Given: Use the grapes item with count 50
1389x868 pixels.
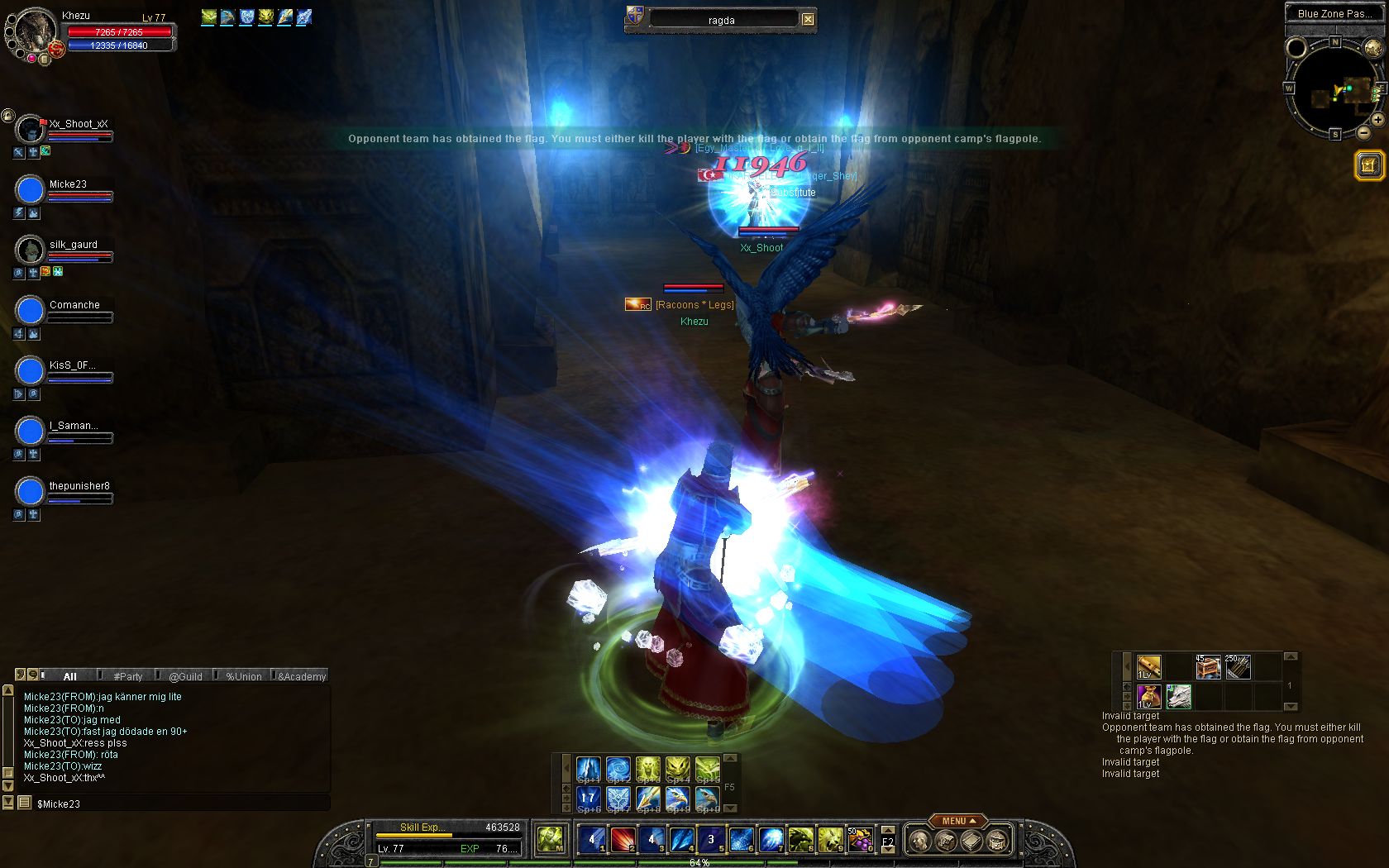Looking at the screenshot, I should click(x=859, y=840).
